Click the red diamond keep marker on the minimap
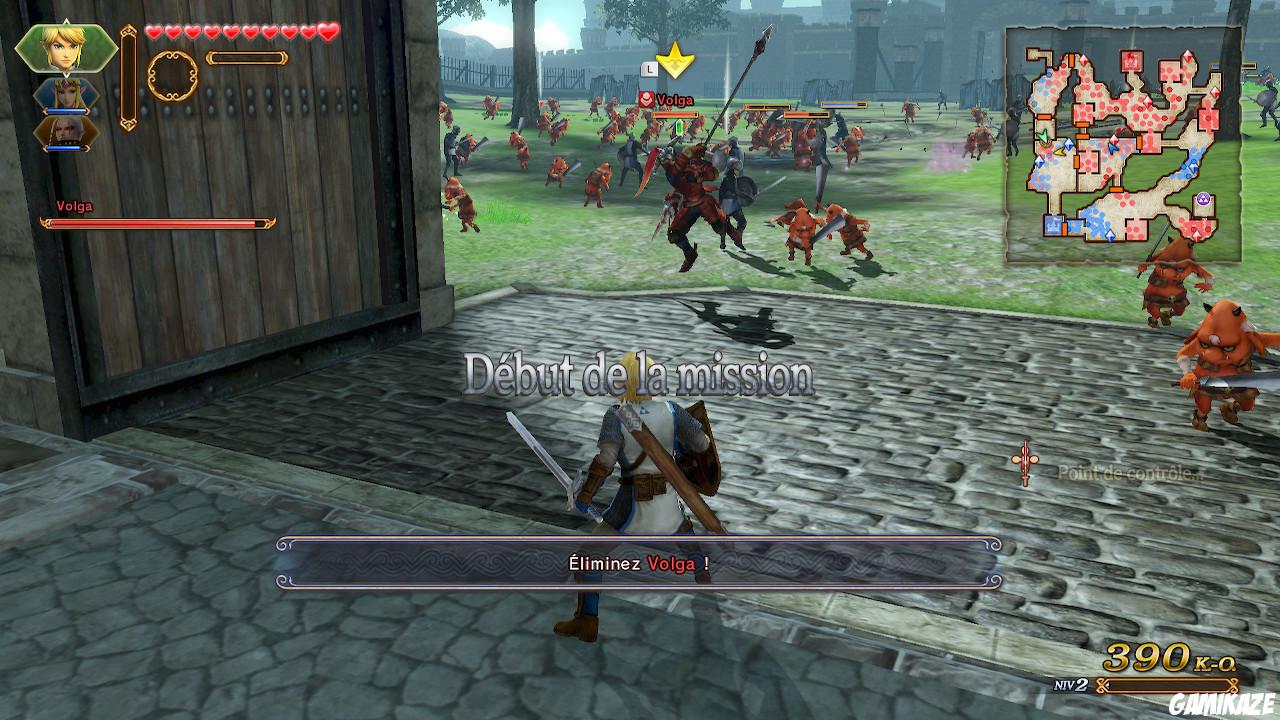Viewport: 1280px width, 720px height. [x=1086, y=60]
